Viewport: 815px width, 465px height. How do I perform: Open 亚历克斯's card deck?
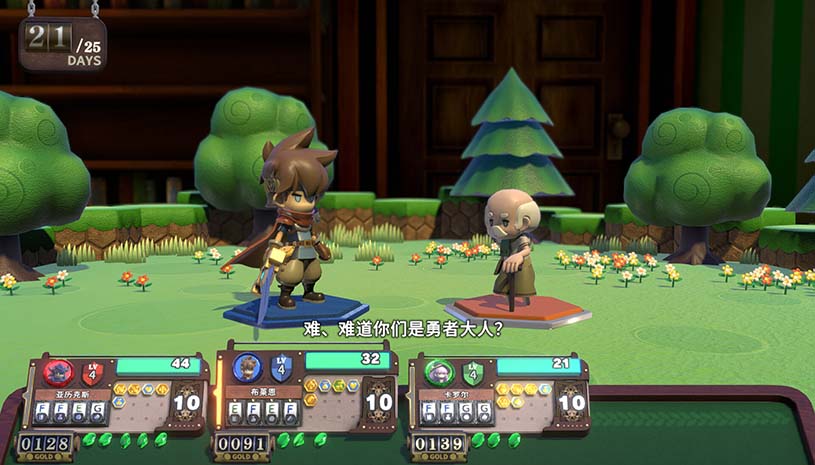(187, 402)
